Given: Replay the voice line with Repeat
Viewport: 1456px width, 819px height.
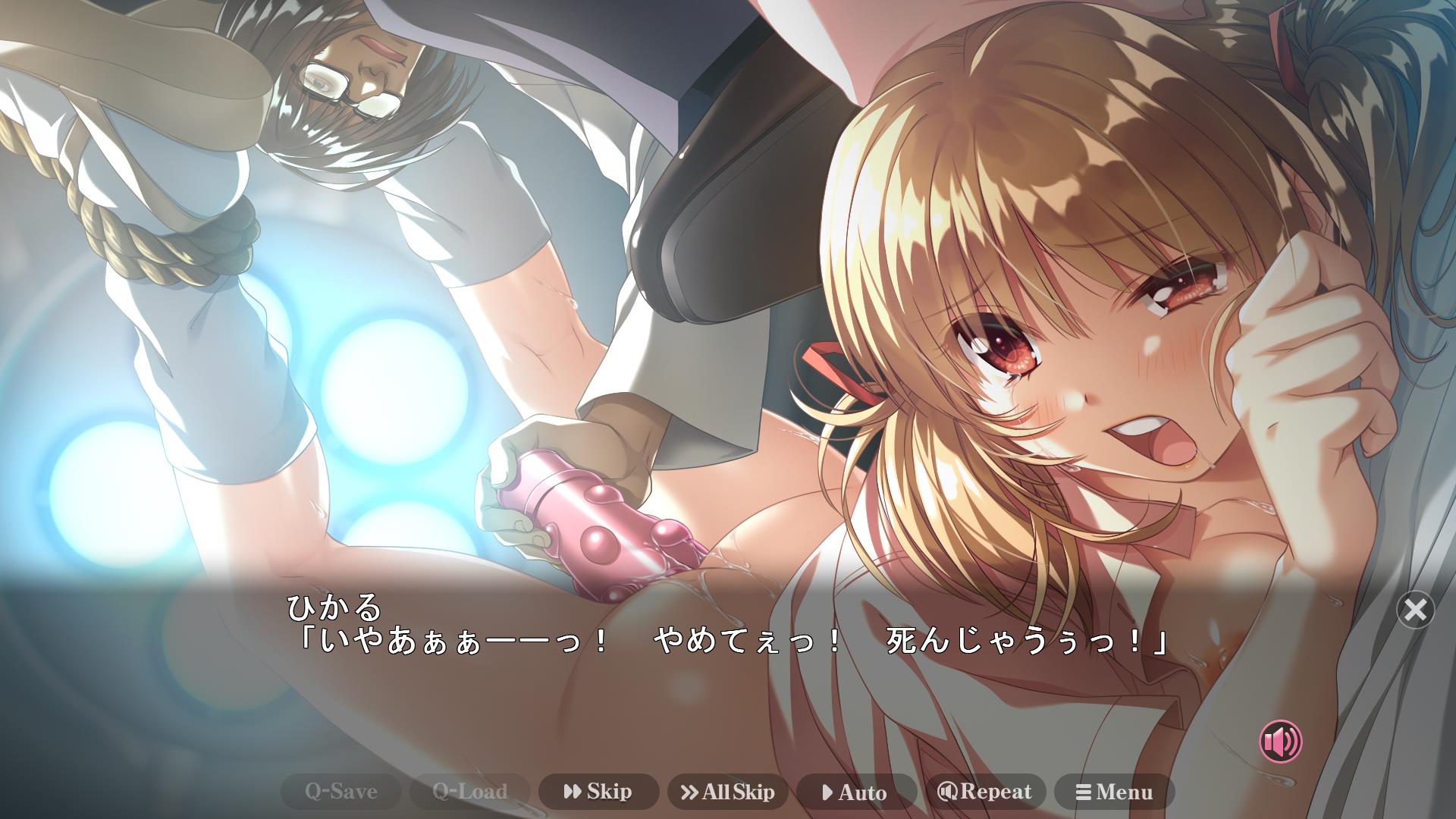Looking at the screenshot, I should click(x=985, y=792).
